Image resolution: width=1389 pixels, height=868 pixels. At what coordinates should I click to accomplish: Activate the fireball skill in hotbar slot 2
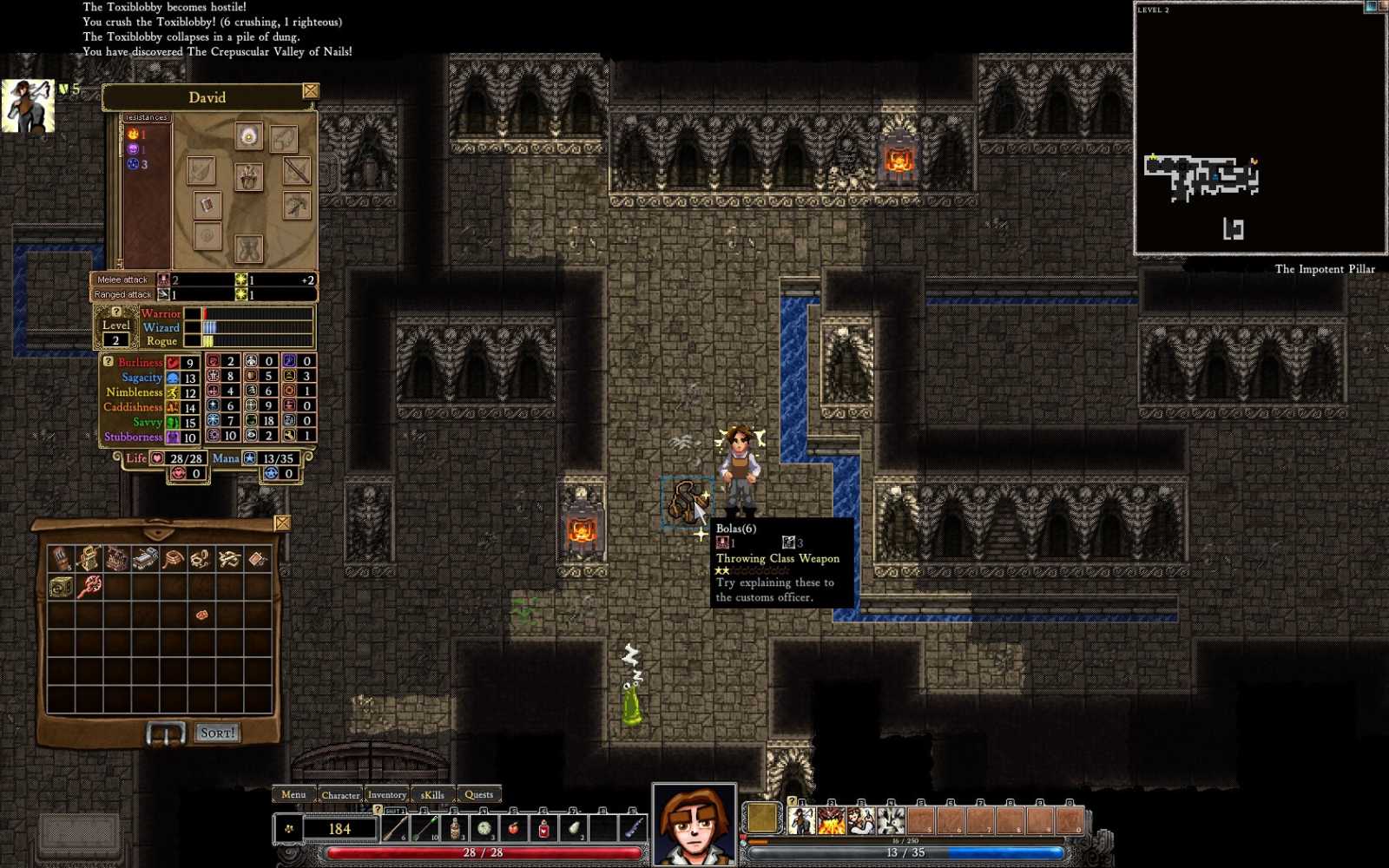831,821
